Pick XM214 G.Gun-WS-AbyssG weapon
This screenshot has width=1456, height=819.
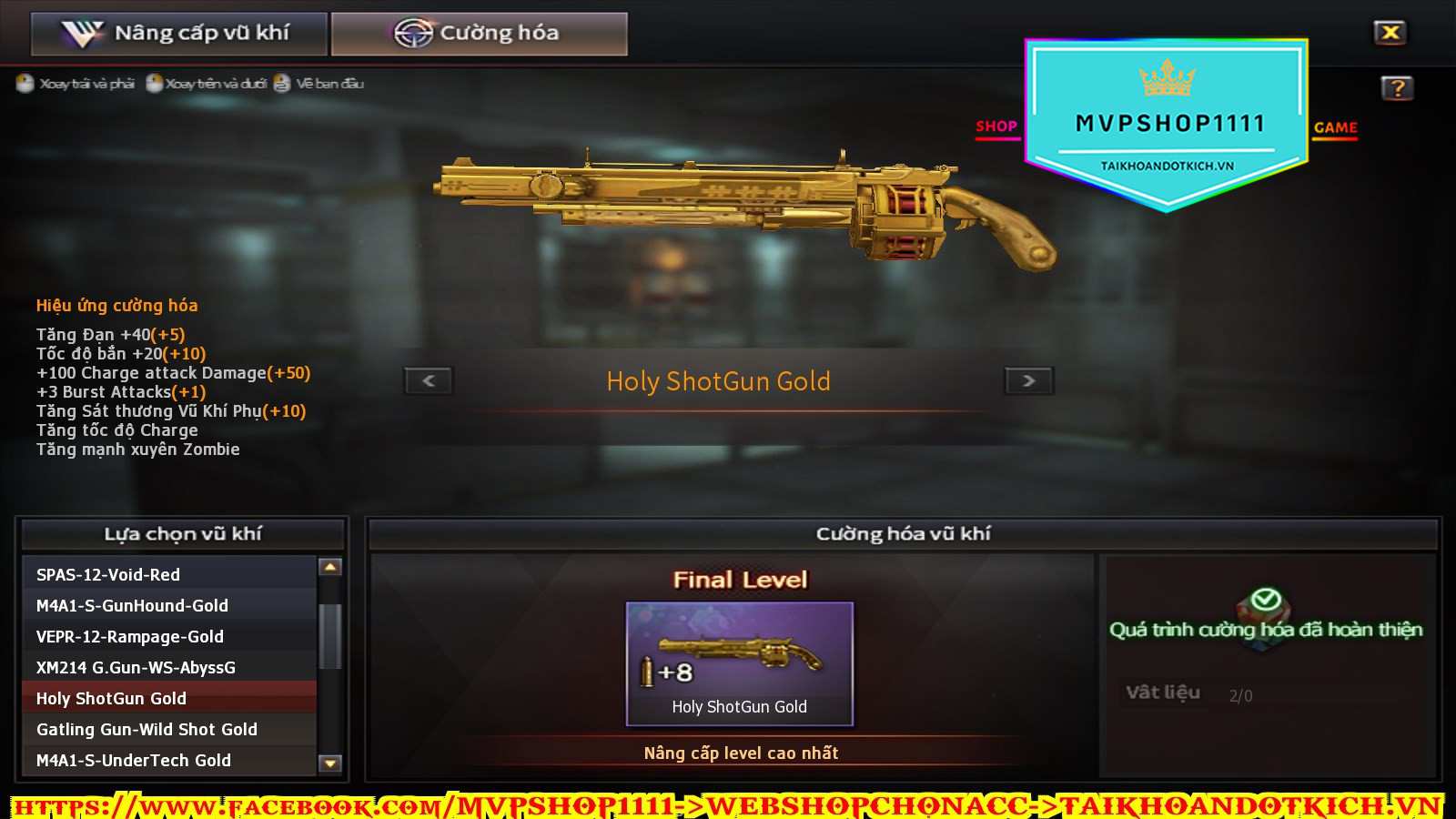coord(169,667)
